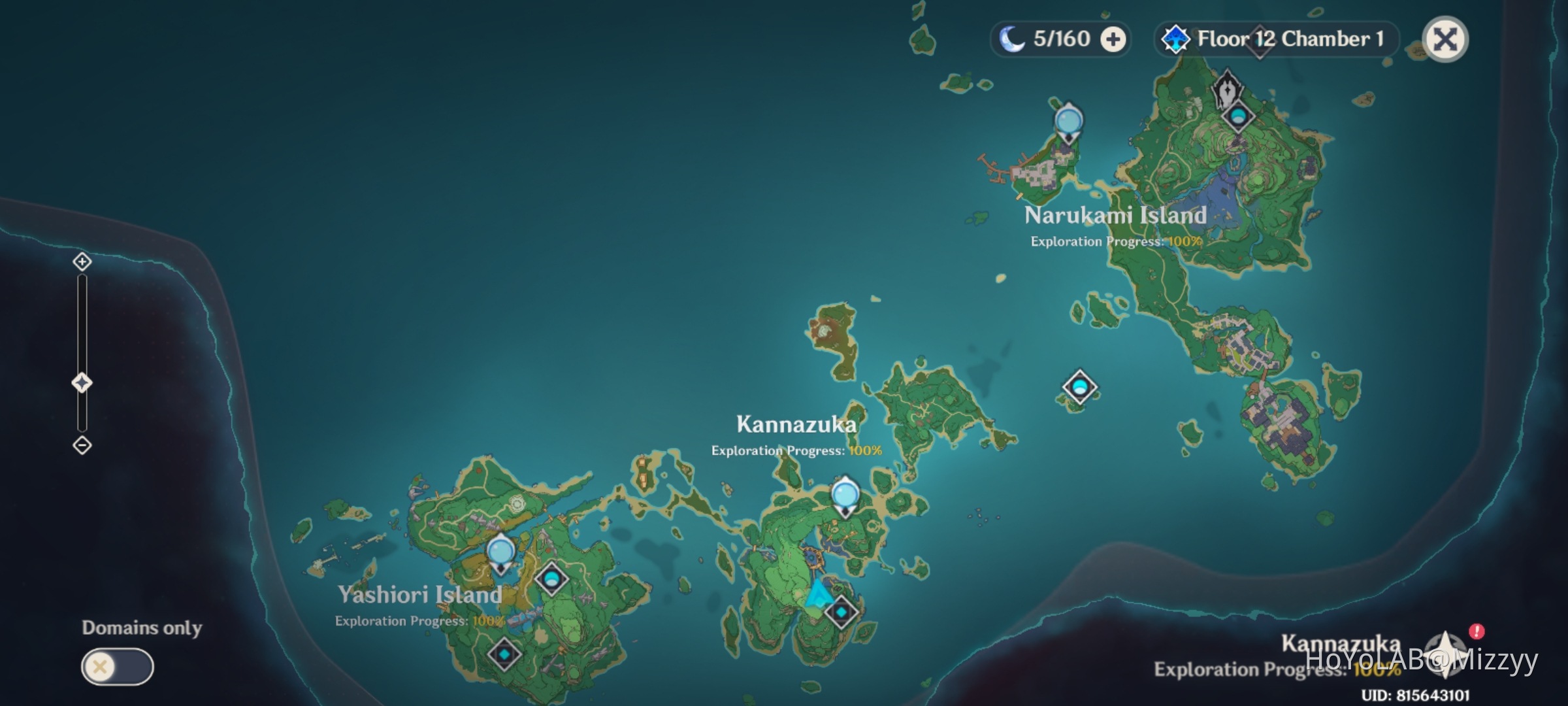Select the trounce domain icon on Narukami Island
This screenshot has height=706, width=1568.
point(1227,88)
